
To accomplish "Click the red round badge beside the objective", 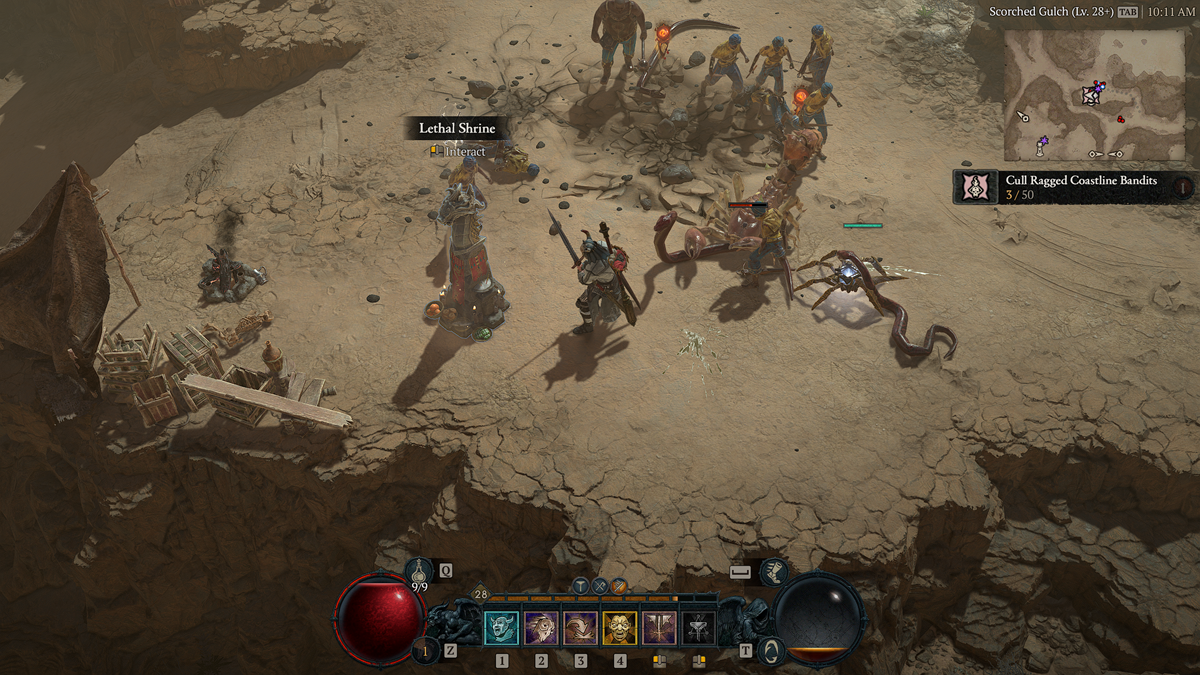I will [x=1183, y=186].
